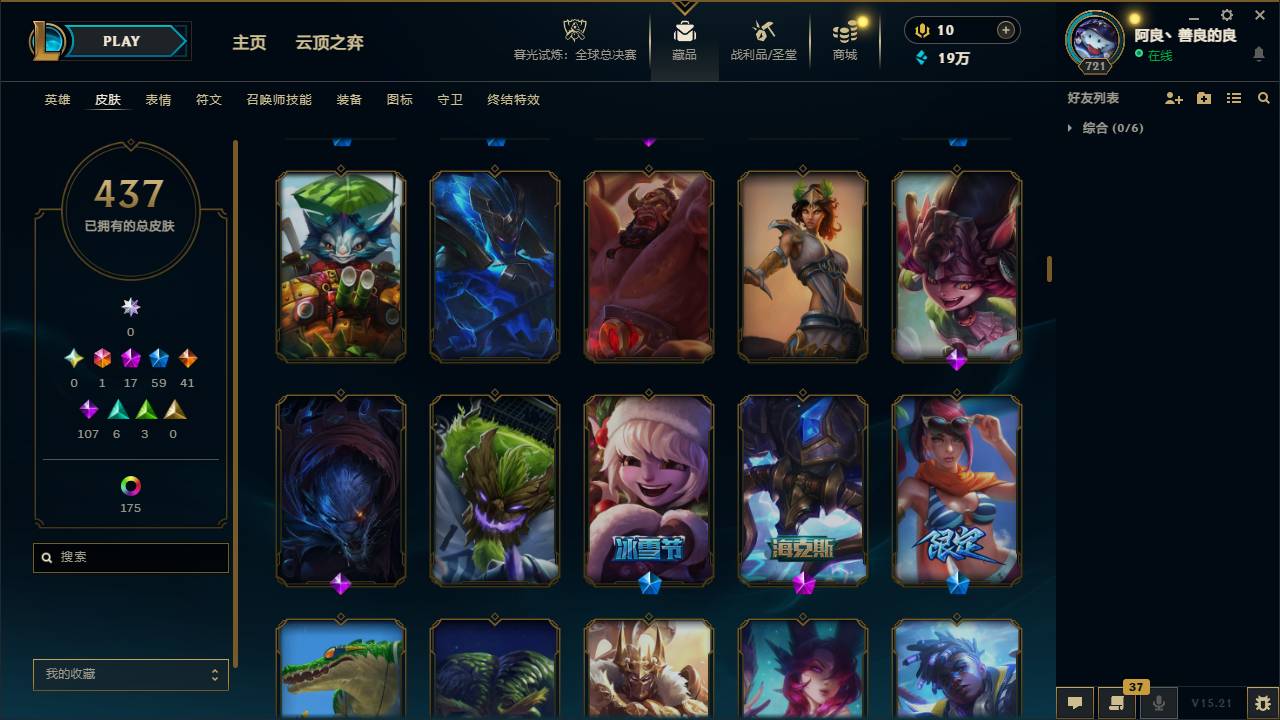Toggle the microphone mute in bottom bar

[x=1160, y=702]
